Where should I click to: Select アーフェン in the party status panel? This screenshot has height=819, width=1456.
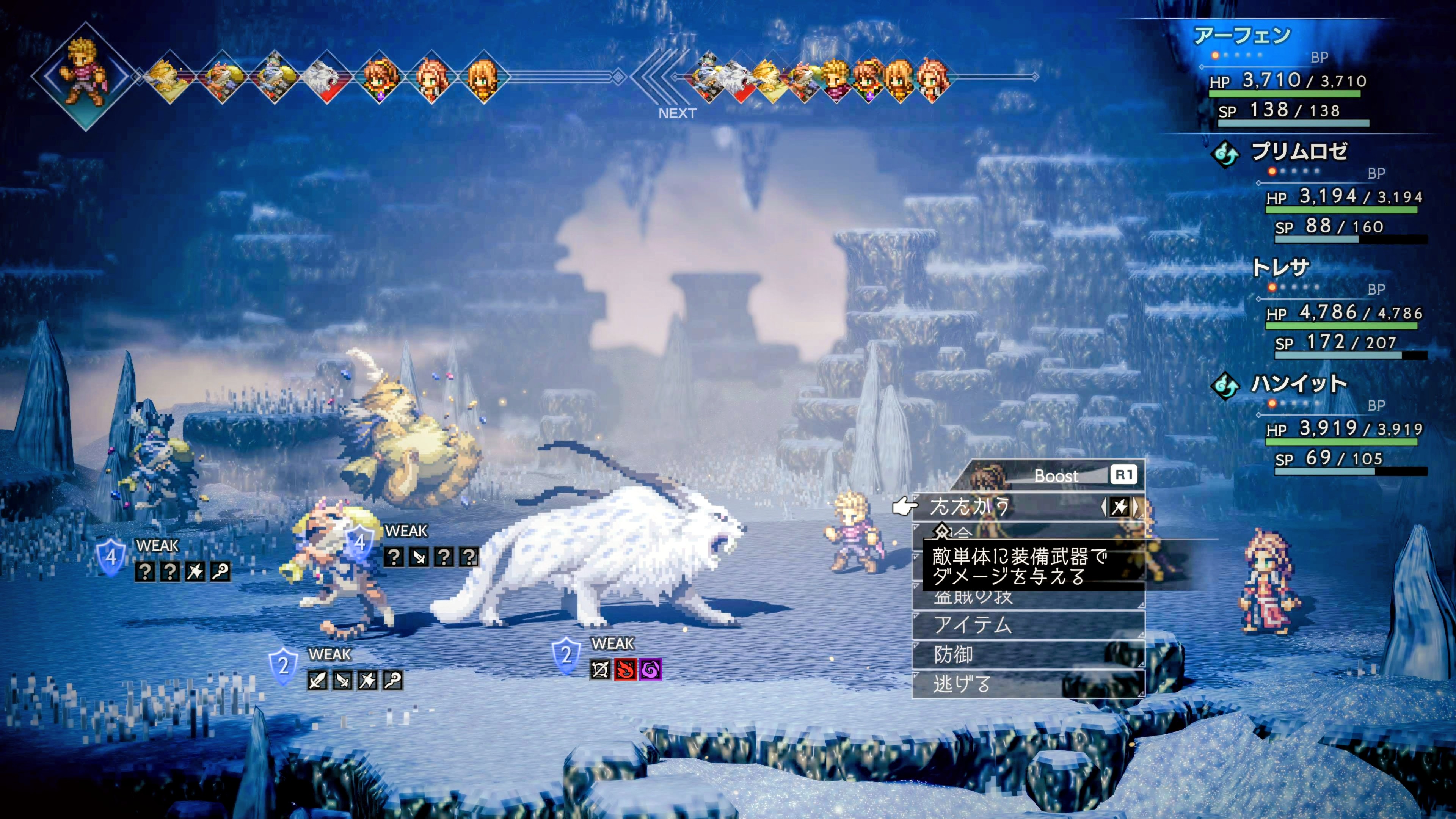(1242, 36)
